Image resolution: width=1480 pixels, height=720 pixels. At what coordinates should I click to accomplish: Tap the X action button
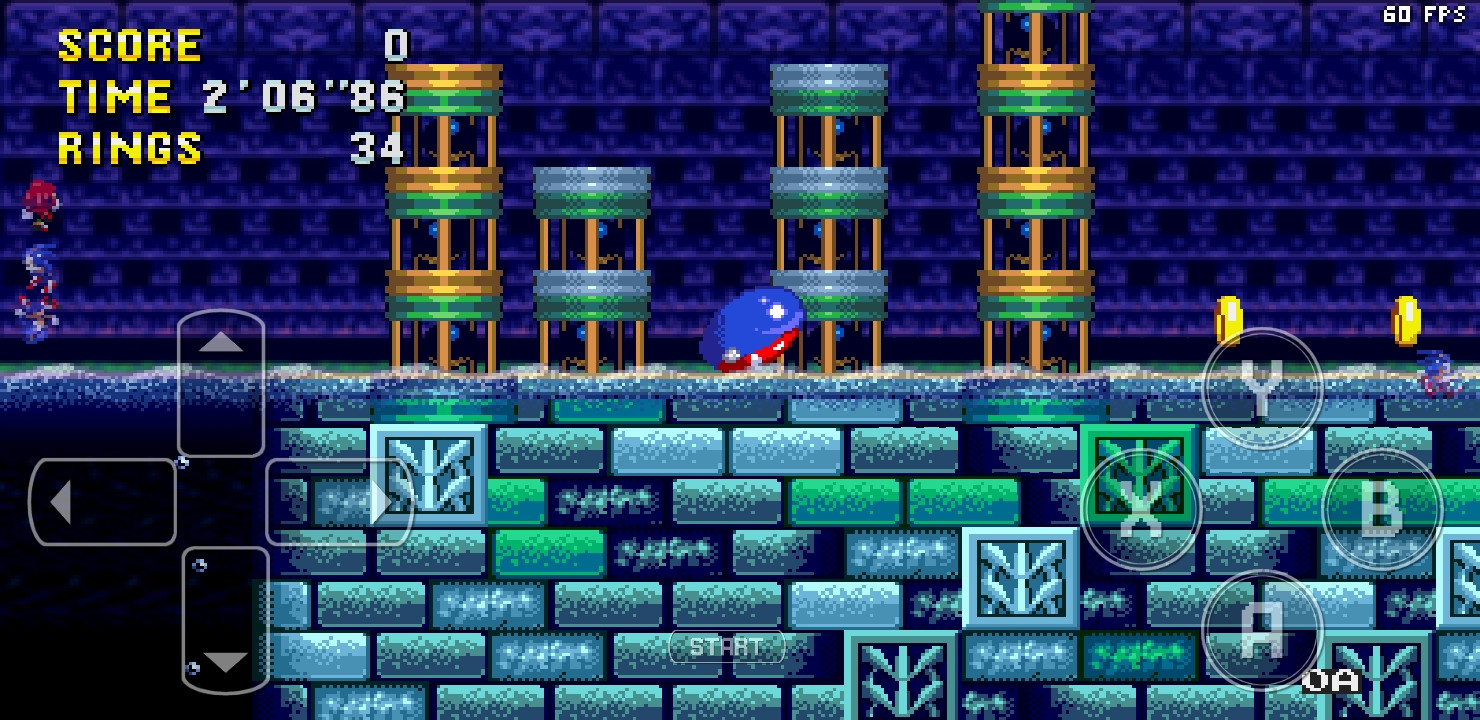click(x=1140, y=508)
